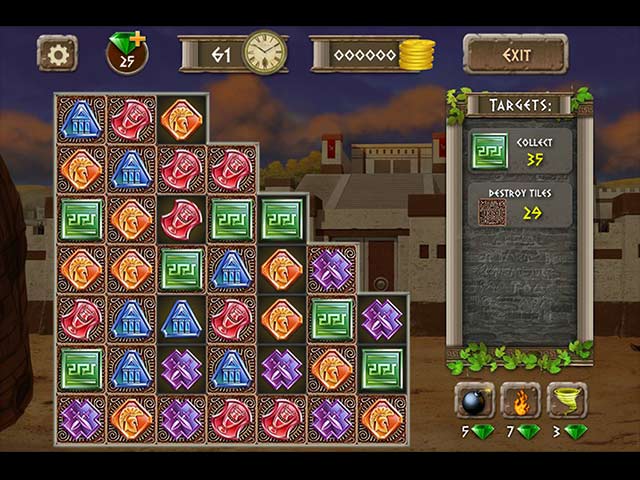Select the tornado power-up
This screenshot has width=640, height=480.
[567, 400]
